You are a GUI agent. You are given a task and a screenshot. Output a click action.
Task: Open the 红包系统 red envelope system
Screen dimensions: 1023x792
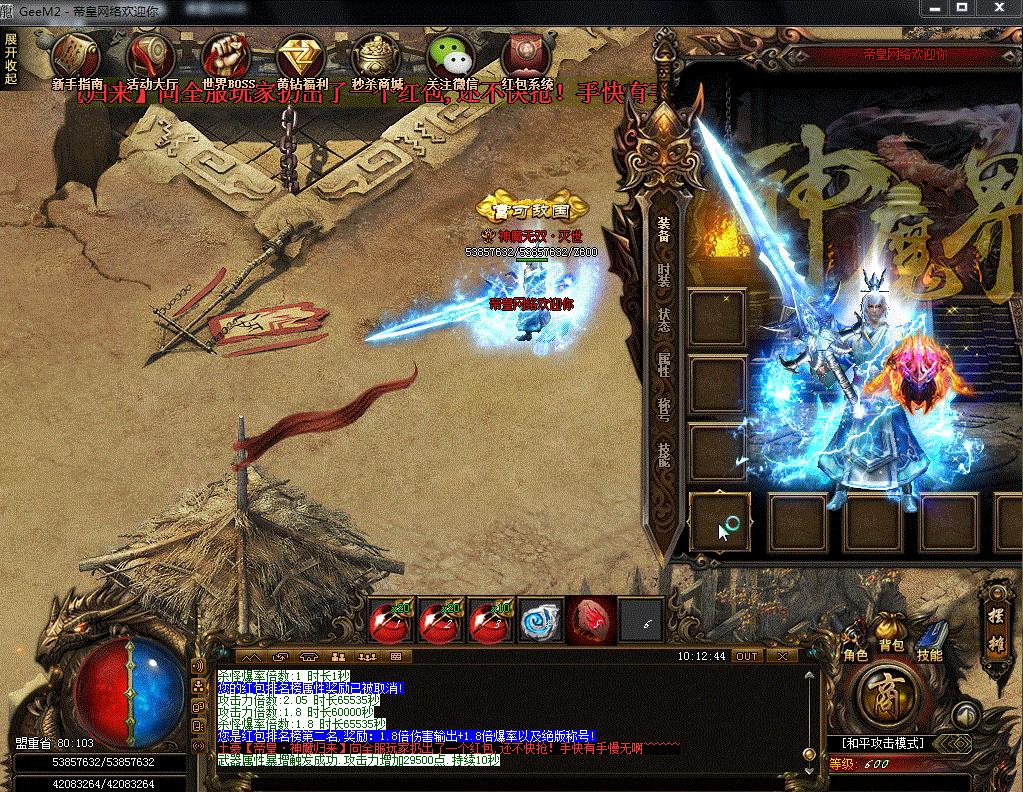(527, 56)
